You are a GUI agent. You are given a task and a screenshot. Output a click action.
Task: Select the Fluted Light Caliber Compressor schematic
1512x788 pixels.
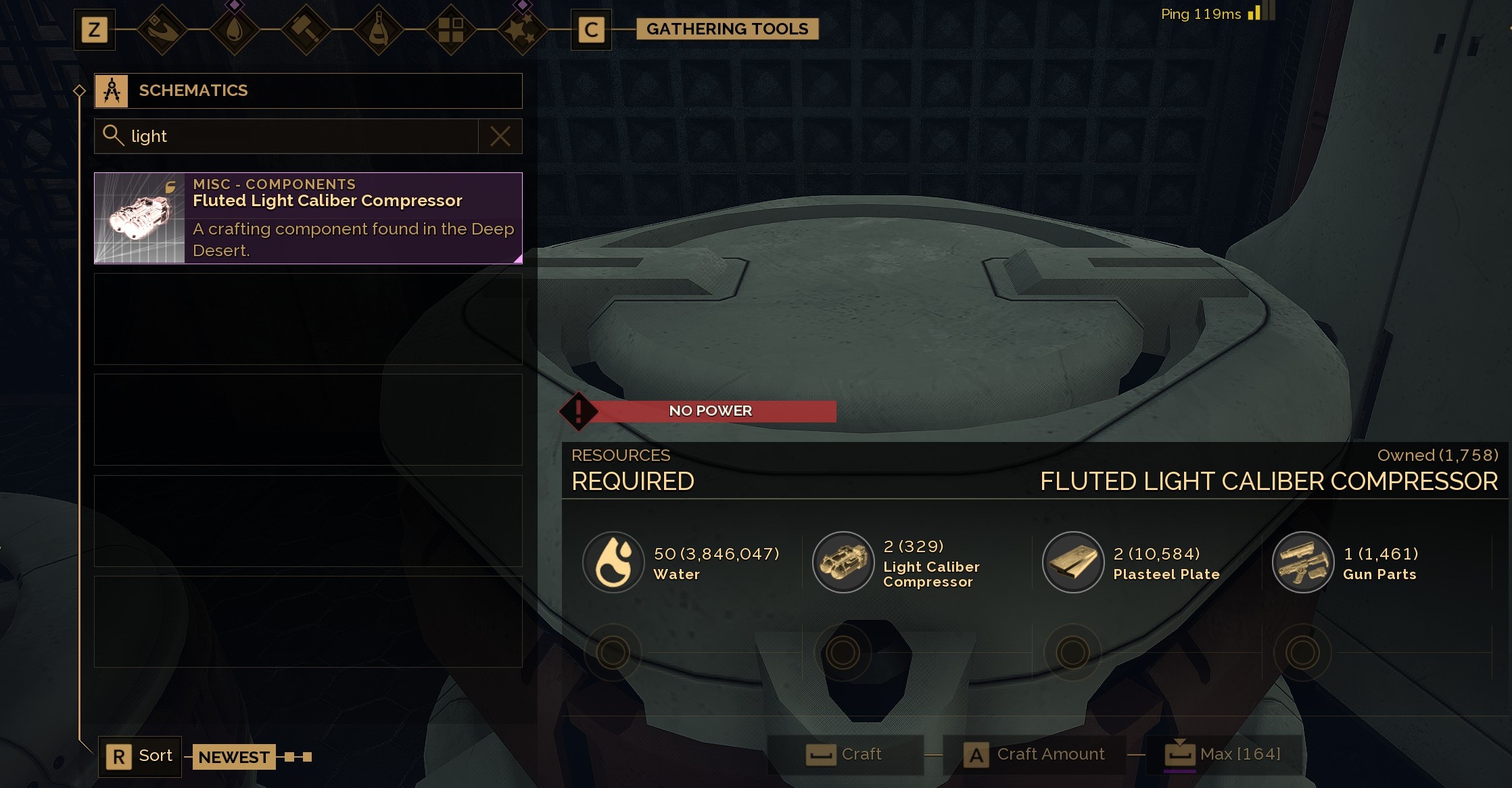tap(308, 218)
